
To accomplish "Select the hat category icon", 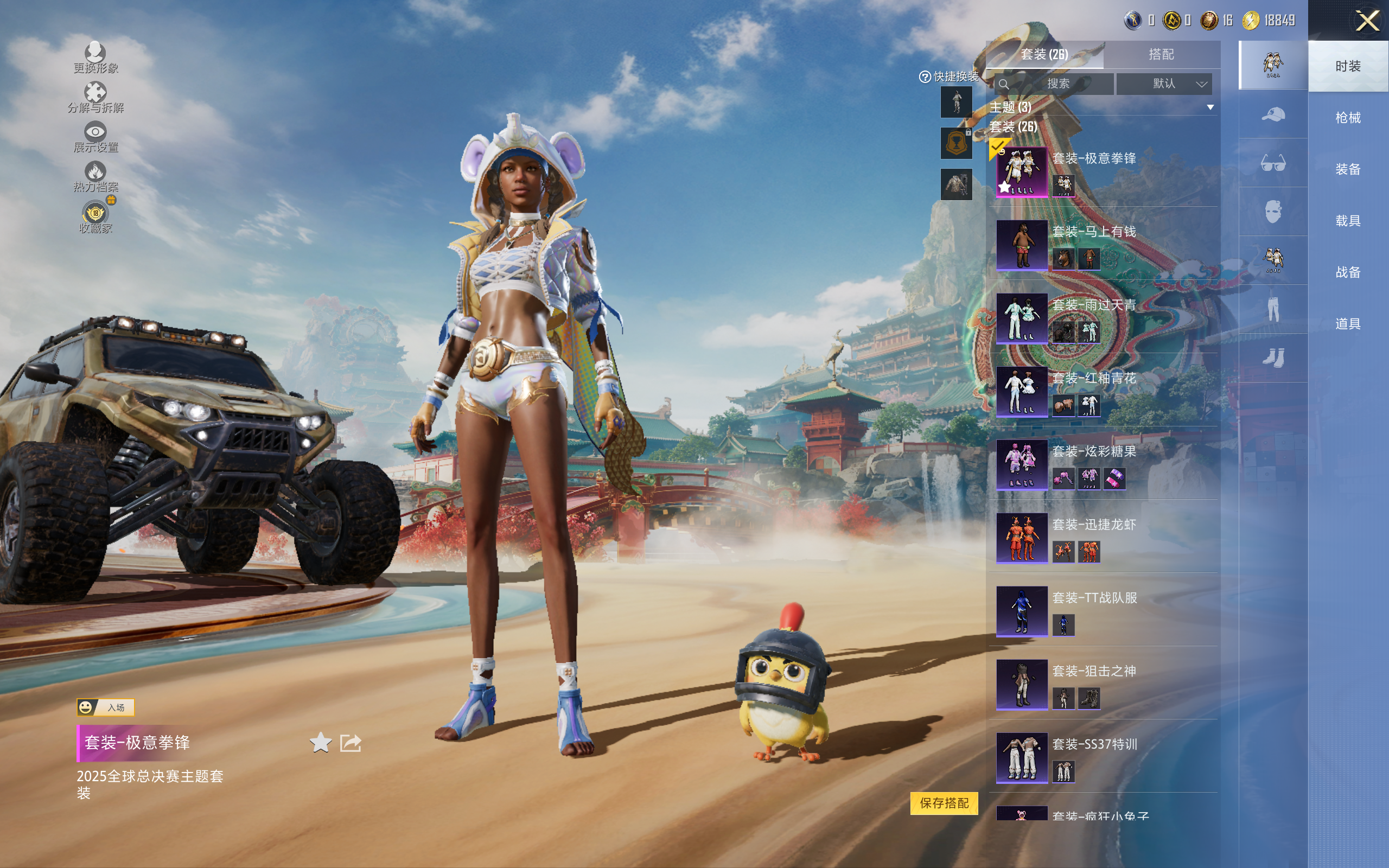I will [x=1272, y=114].
